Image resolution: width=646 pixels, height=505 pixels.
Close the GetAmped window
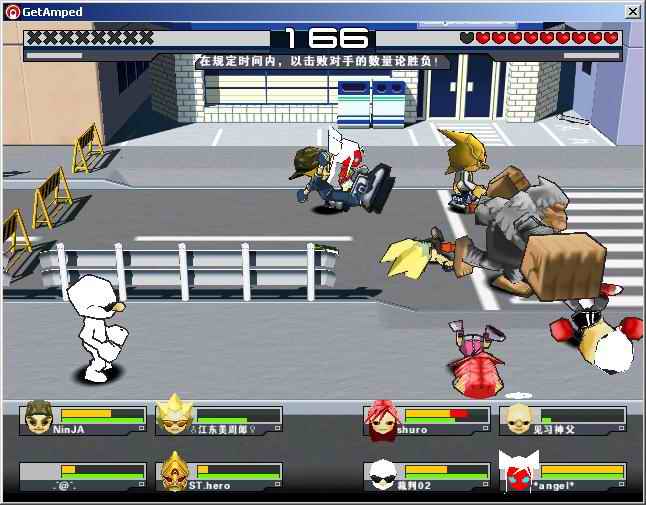tap(632, 11)
